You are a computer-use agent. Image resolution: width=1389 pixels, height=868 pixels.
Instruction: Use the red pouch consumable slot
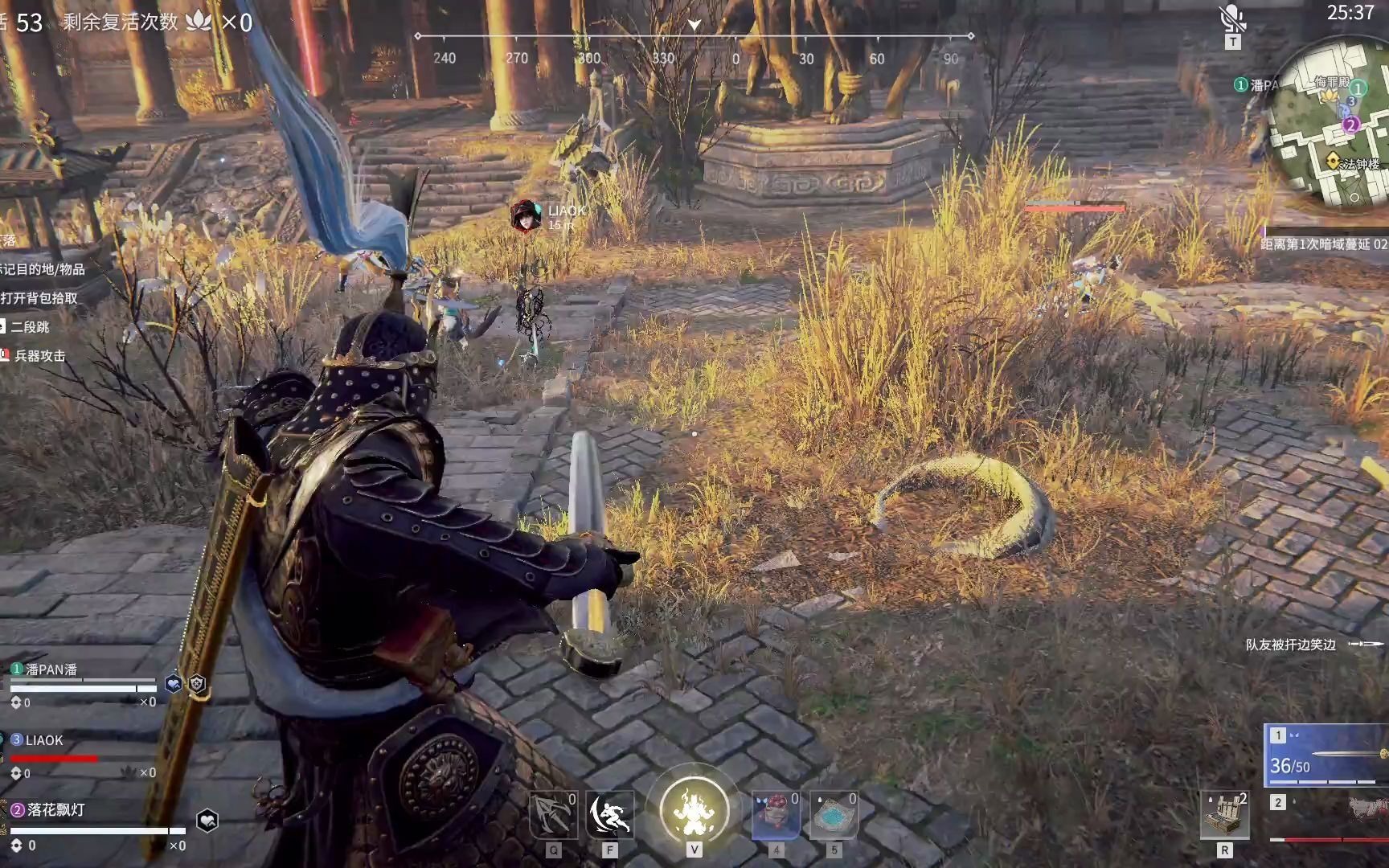[x=776, y=815]
